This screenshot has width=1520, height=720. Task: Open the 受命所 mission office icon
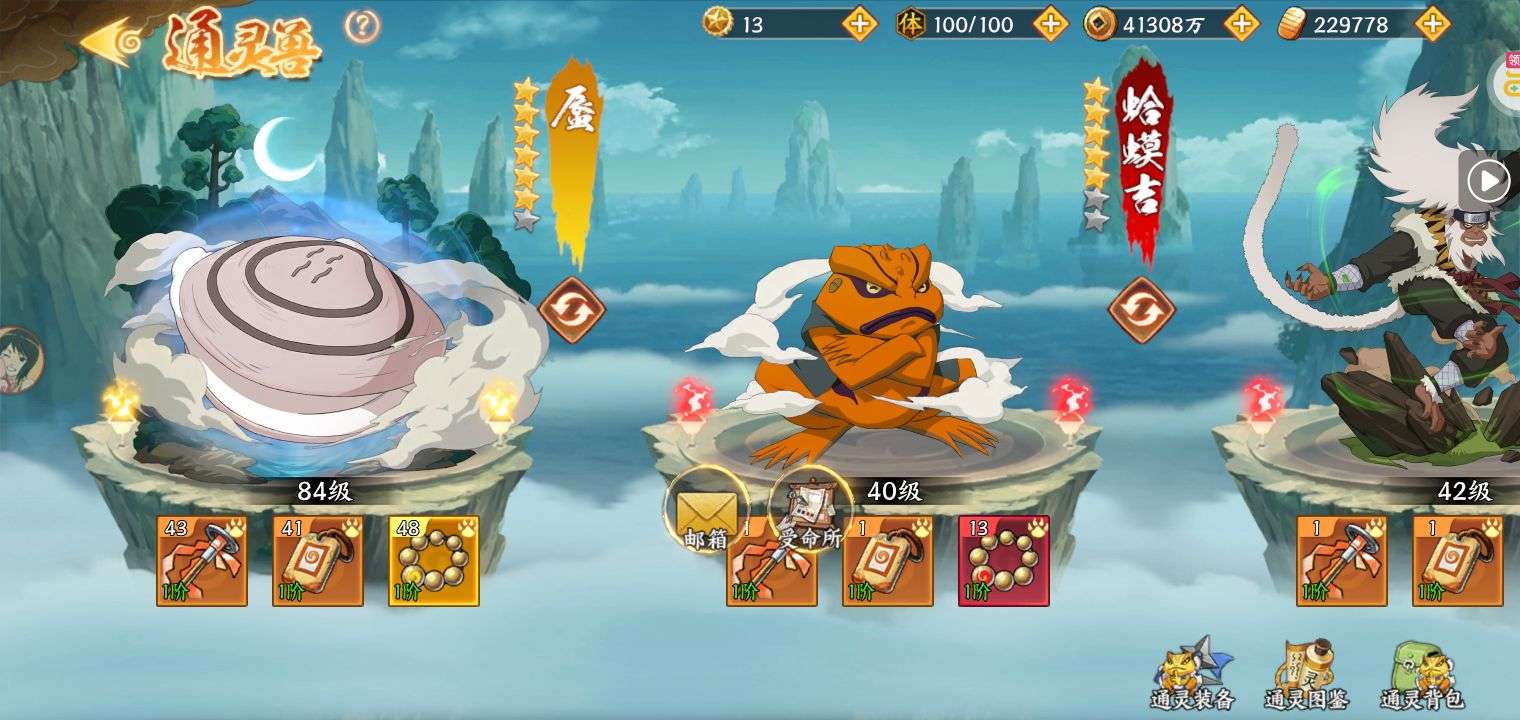click(x=810, y=512)
